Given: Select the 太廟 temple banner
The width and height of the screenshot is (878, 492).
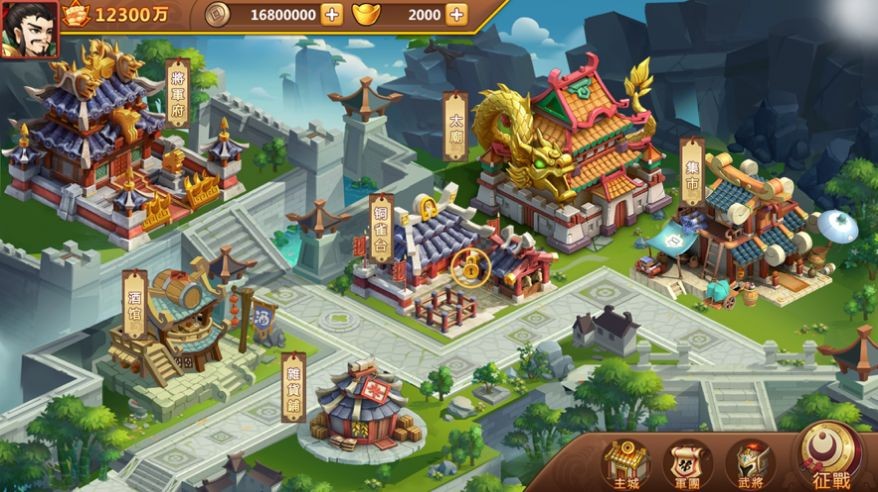Looking at the screenshot, I should pos(455,126).
